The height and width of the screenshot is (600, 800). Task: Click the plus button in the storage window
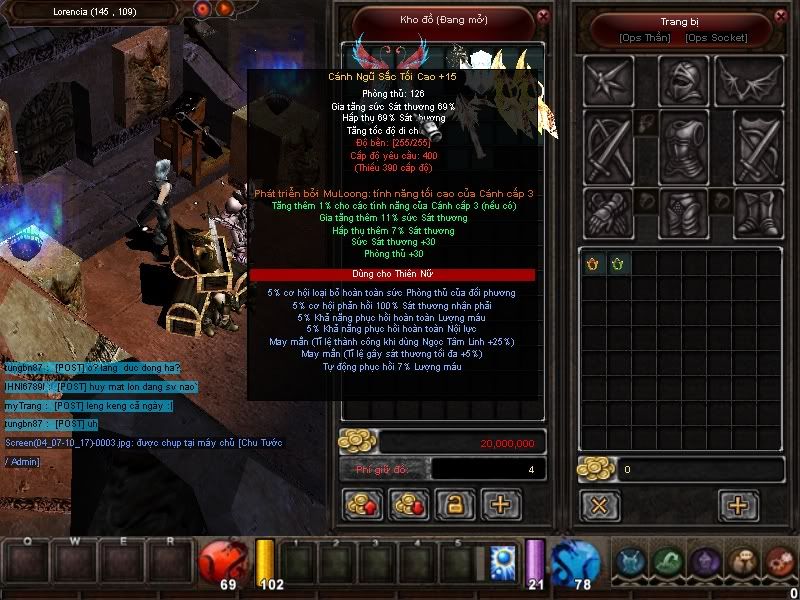(x=501, y=505)
